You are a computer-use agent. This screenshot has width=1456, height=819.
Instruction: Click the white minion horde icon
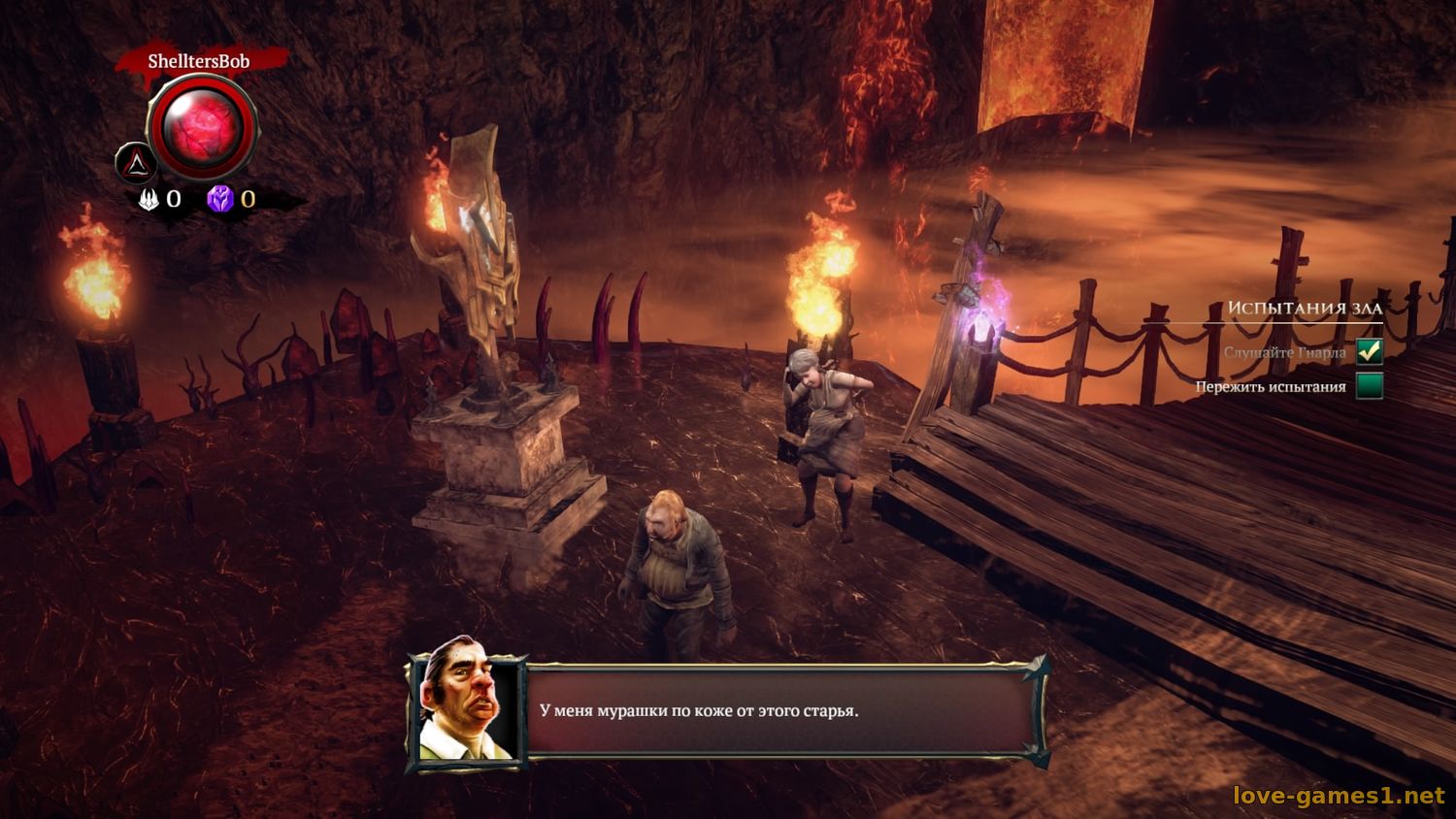coord(149,199)
